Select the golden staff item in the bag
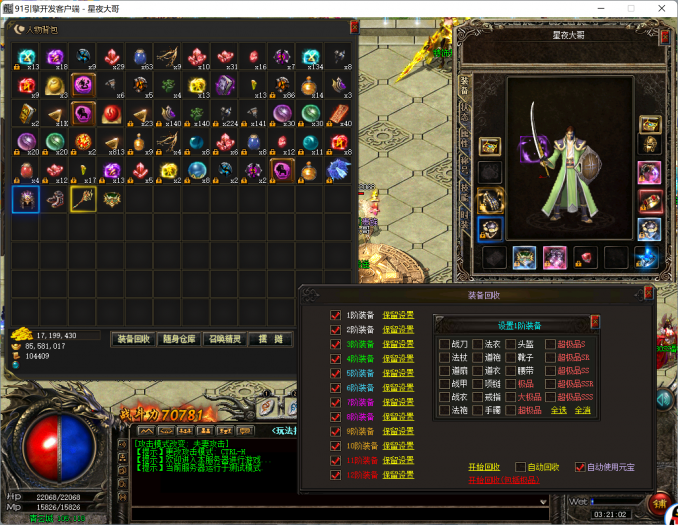678x525 pixels. tap(83, 199)
